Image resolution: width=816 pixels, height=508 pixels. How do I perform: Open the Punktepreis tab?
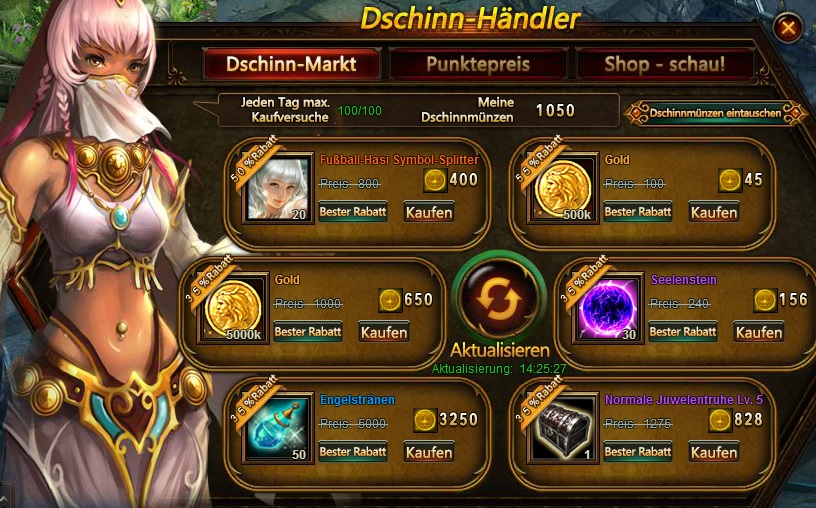[x=478, y=65]
